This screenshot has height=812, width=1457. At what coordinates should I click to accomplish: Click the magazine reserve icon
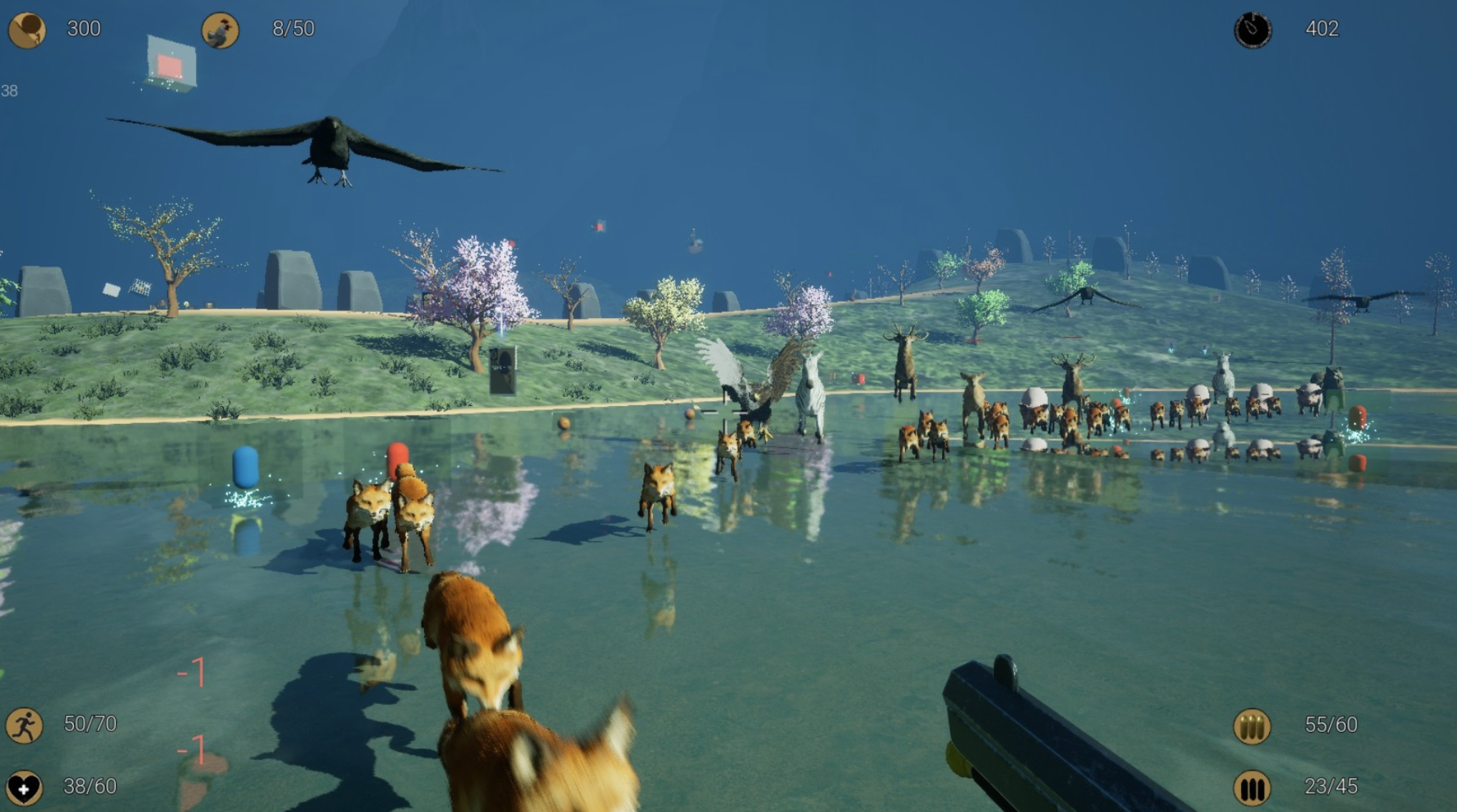click(1252, 788)
